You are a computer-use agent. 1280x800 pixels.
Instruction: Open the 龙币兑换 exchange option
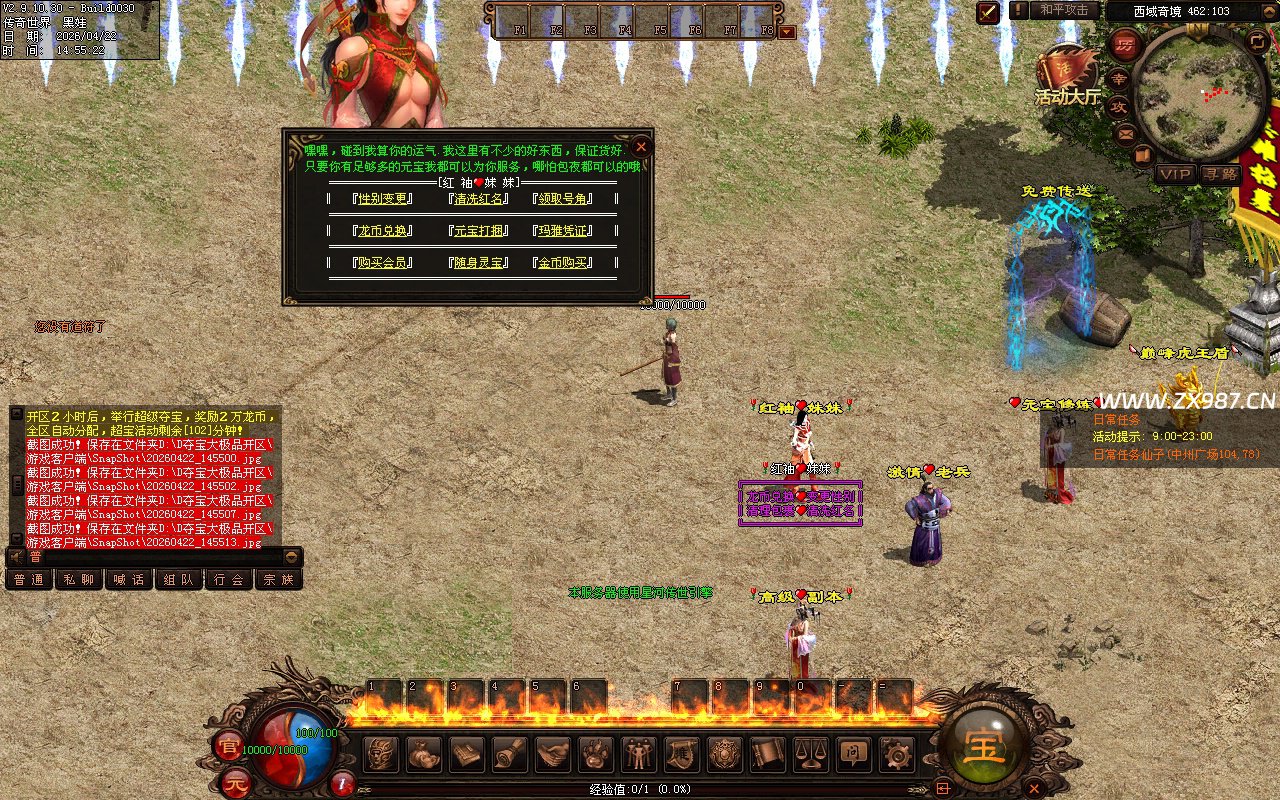[x=383, y=230]
